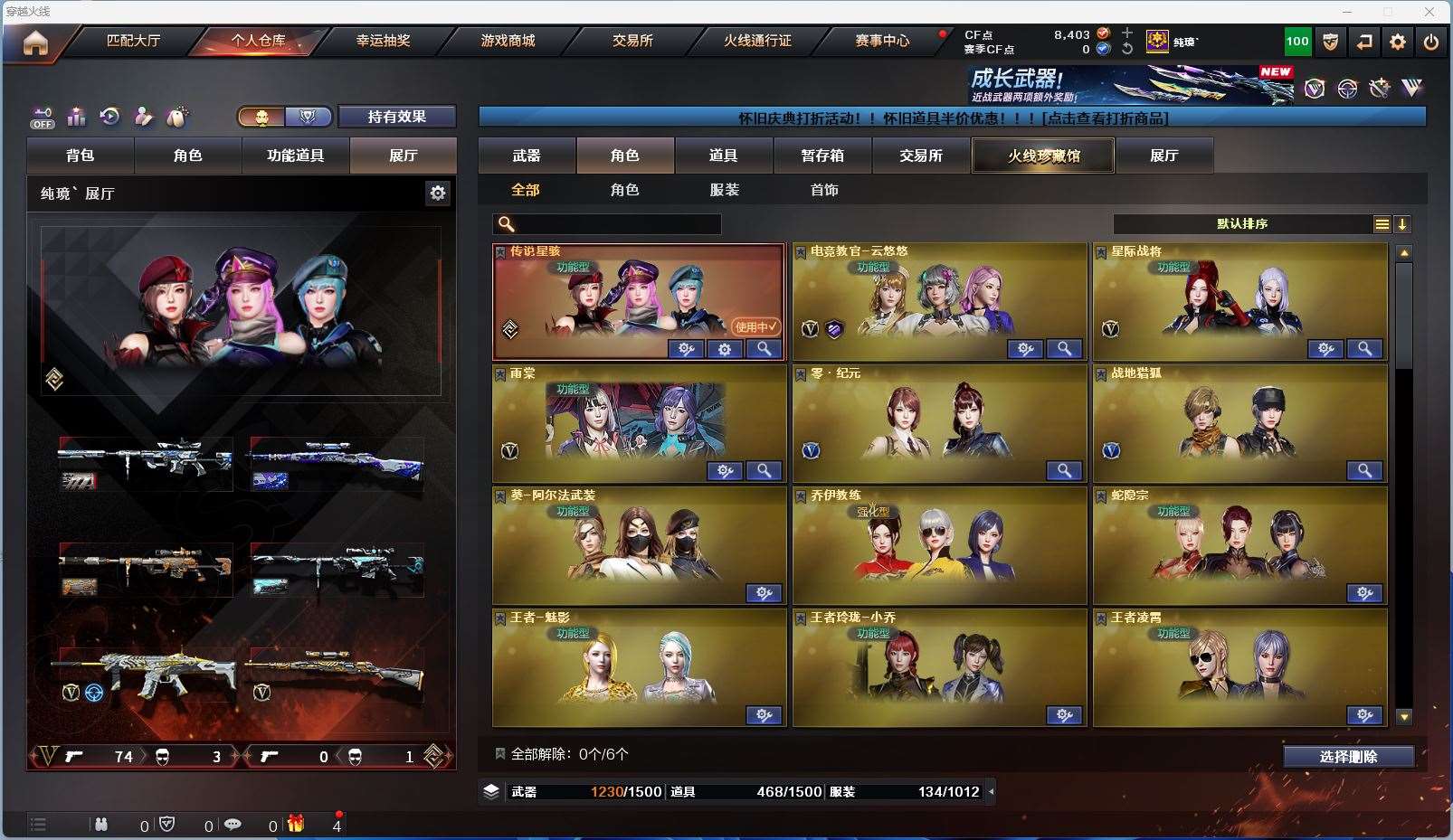Open 火线通行证 battle pass

click(757, 41)
